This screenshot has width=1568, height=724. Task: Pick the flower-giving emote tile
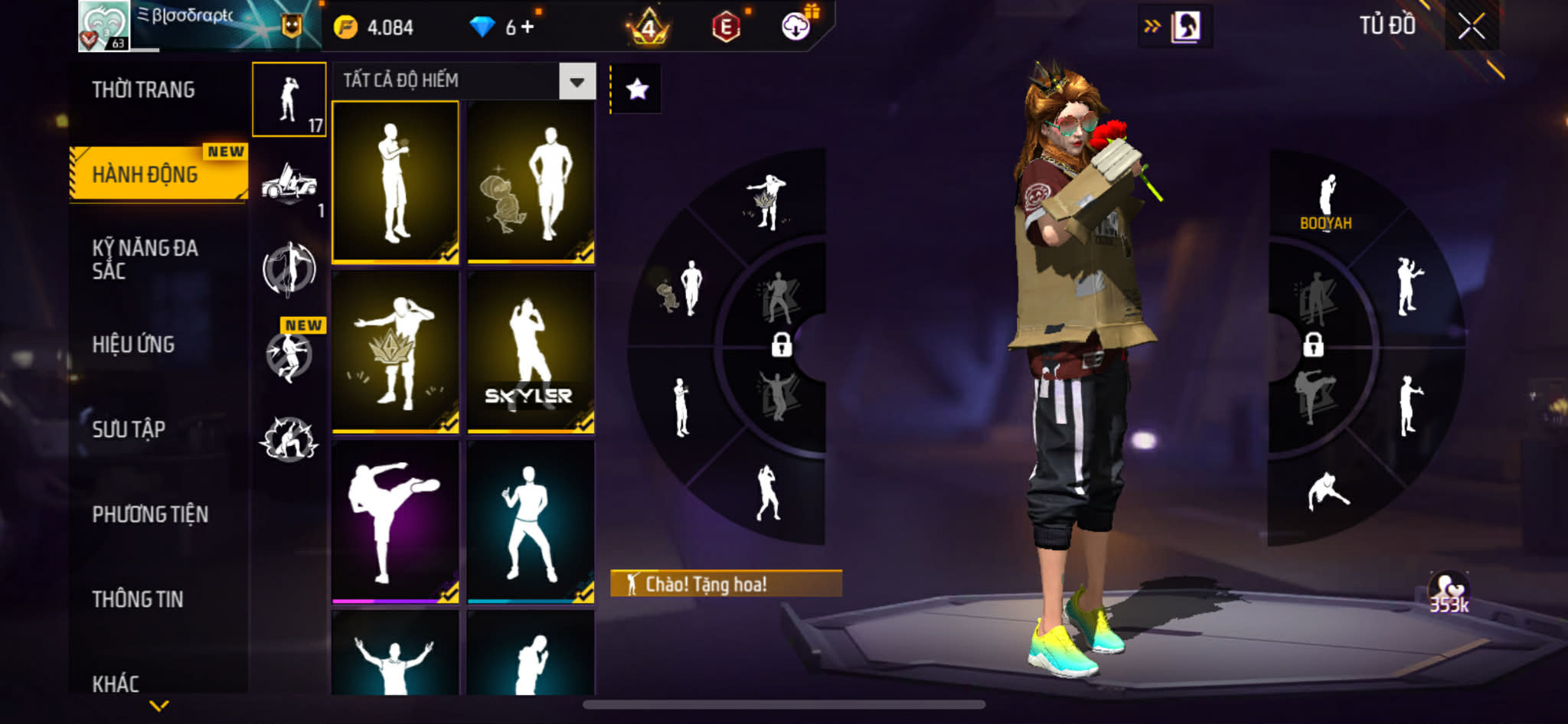pos(395,182)
